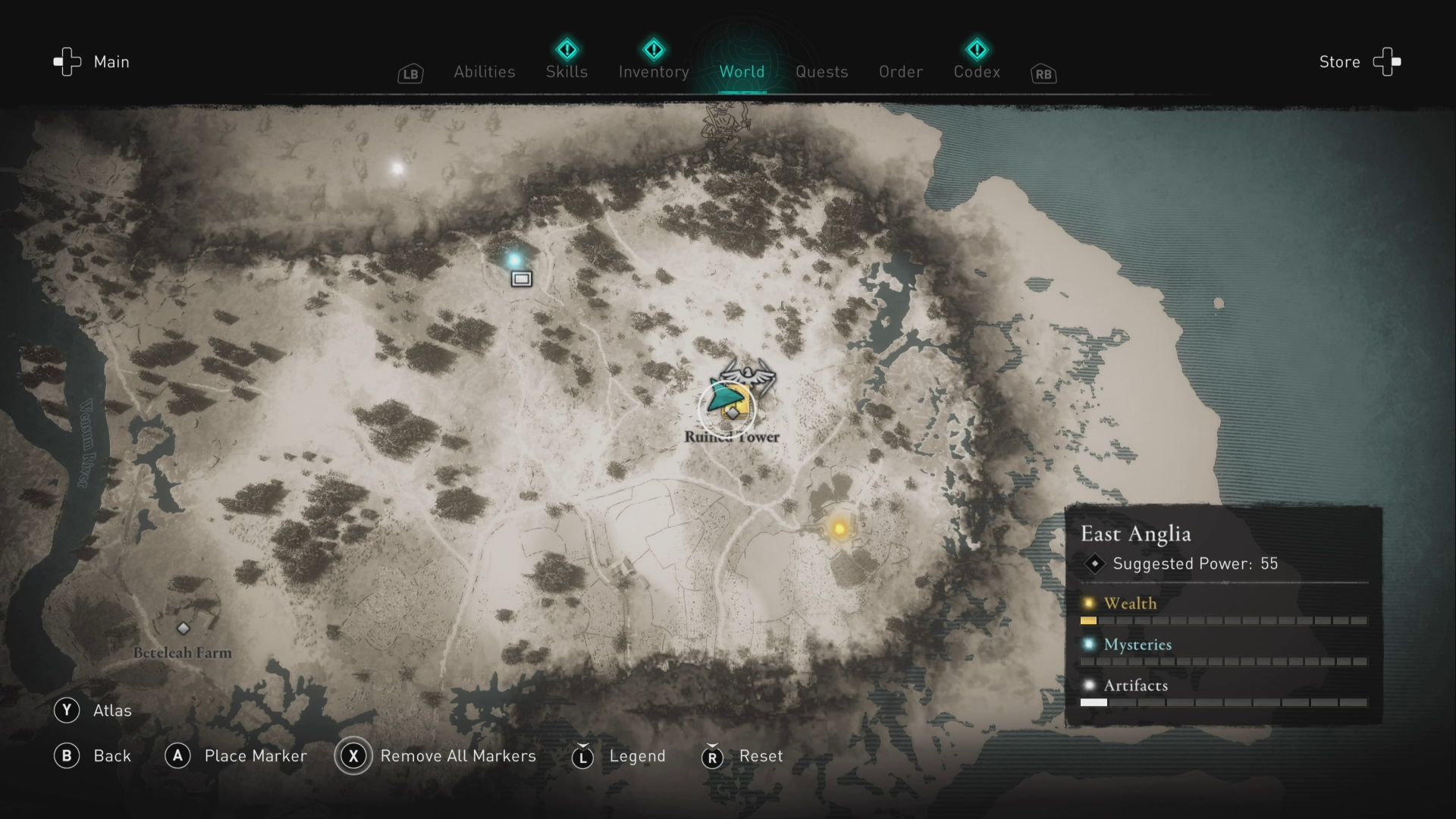Switch to the Abilities tab
Image resolution: width=1456 pixels, height=819 pixels.
coord(484,72)
